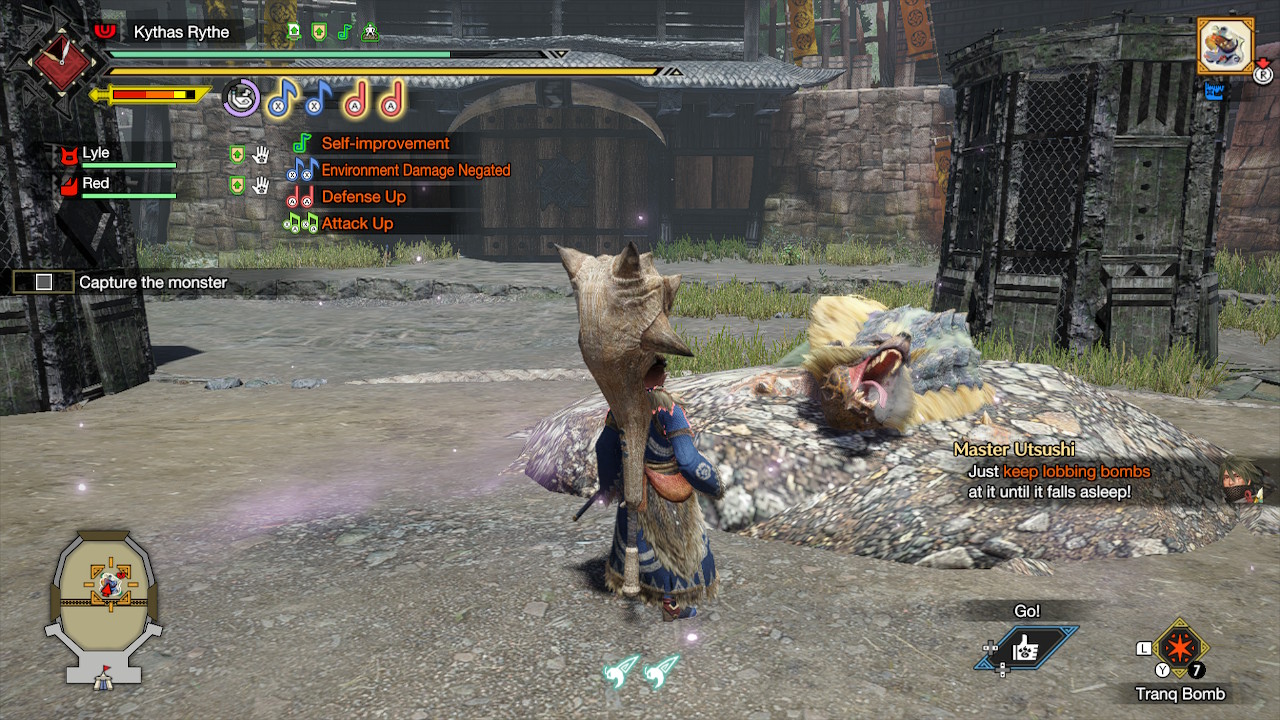1280x720 pixels.
Task: Select the Defense Up melody entry
Action: coord(363,197)
